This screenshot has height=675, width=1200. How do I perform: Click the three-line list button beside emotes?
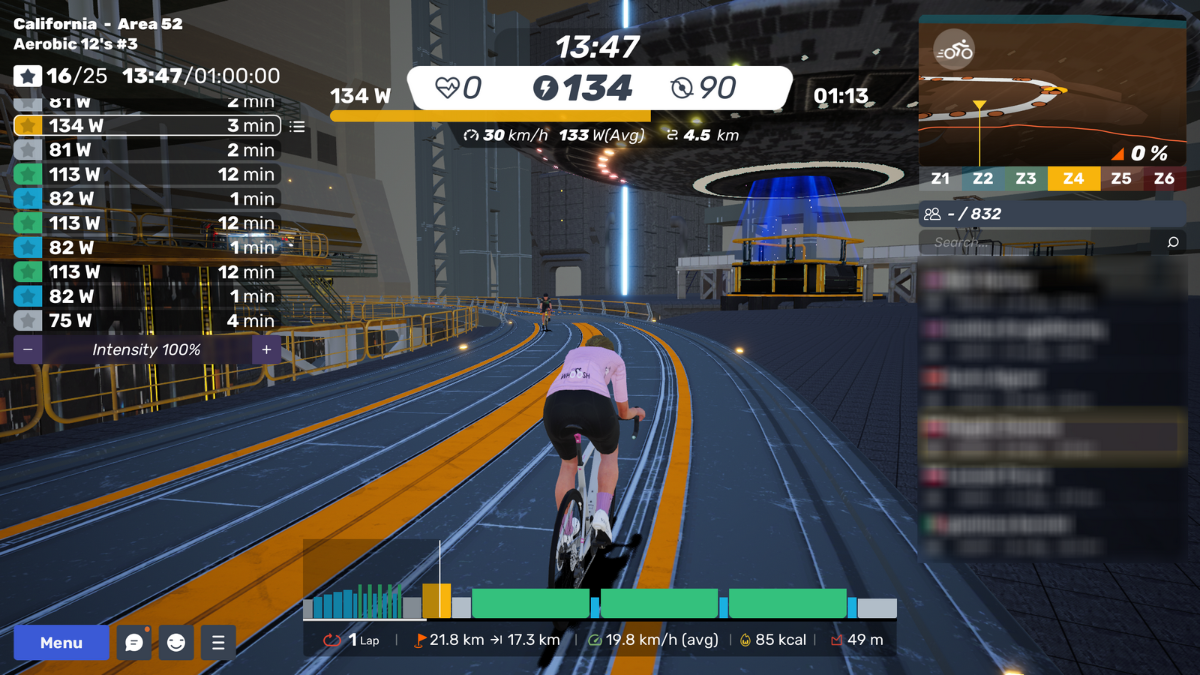(218, 643)
